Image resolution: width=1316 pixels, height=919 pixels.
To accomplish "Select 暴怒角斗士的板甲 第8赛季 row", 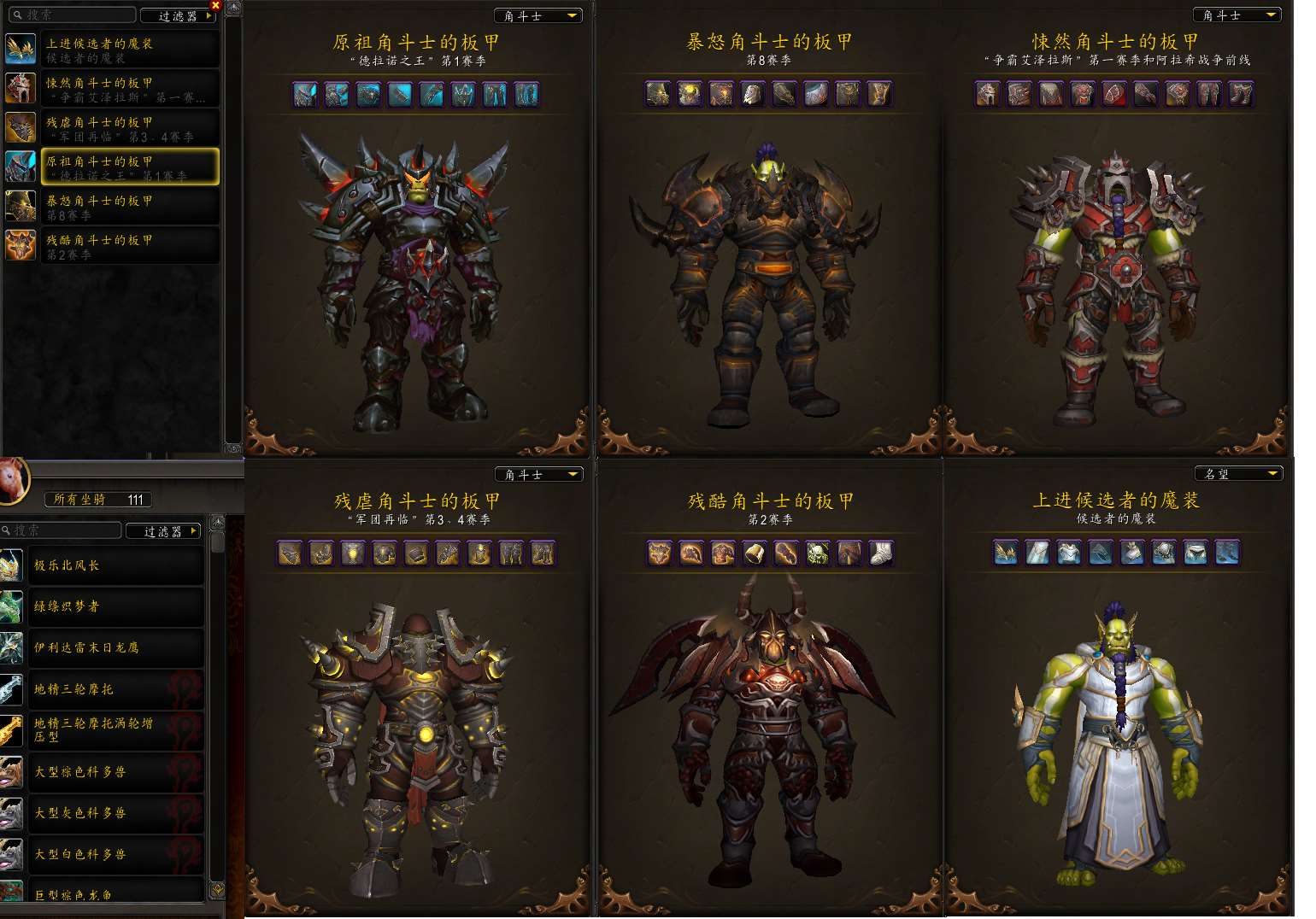I will tap(128, 207).
